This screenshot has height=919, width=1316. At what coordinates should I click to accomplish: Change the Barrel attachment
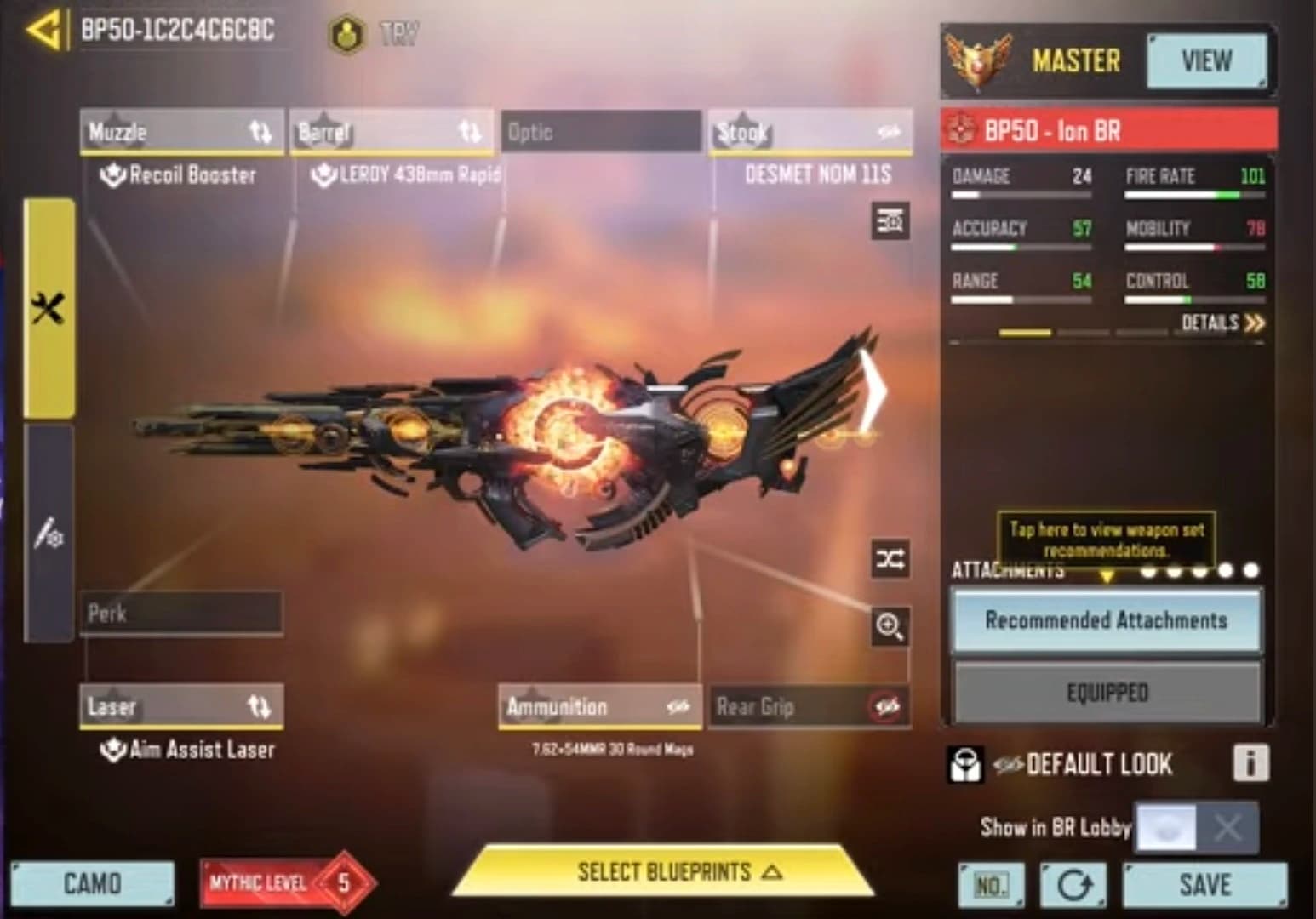pyautogui.click(x=391, y=133)
